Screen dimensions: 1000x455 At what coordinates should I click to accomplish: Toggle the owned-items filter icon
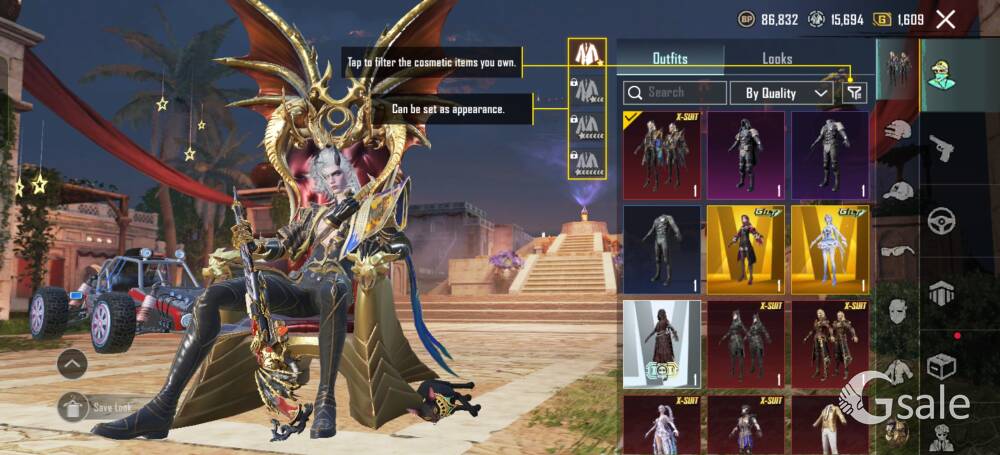click(854, 93)
